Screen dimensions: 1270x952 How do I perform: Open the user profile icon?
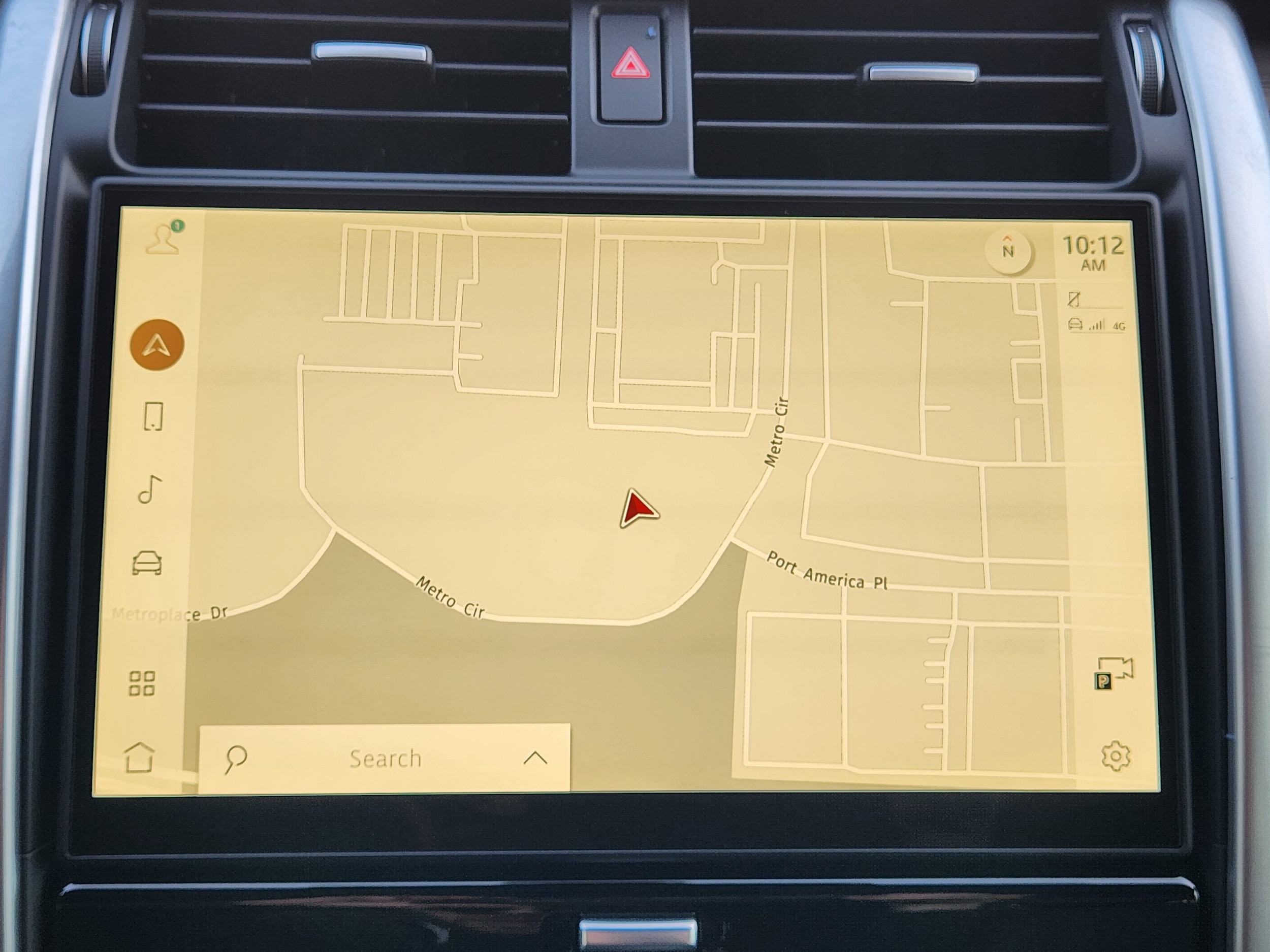coord(163,239)
